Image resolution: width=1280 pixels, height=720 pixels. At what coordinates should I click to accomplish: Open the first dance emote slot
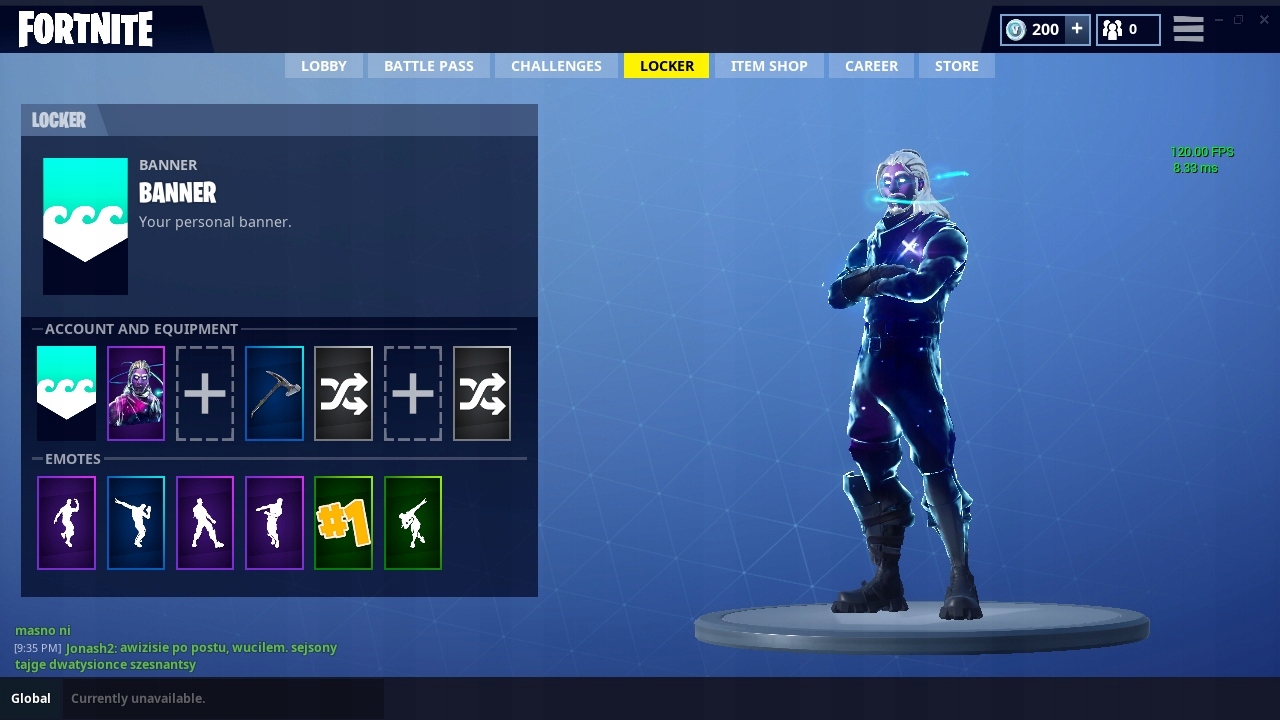pos(66,522)
